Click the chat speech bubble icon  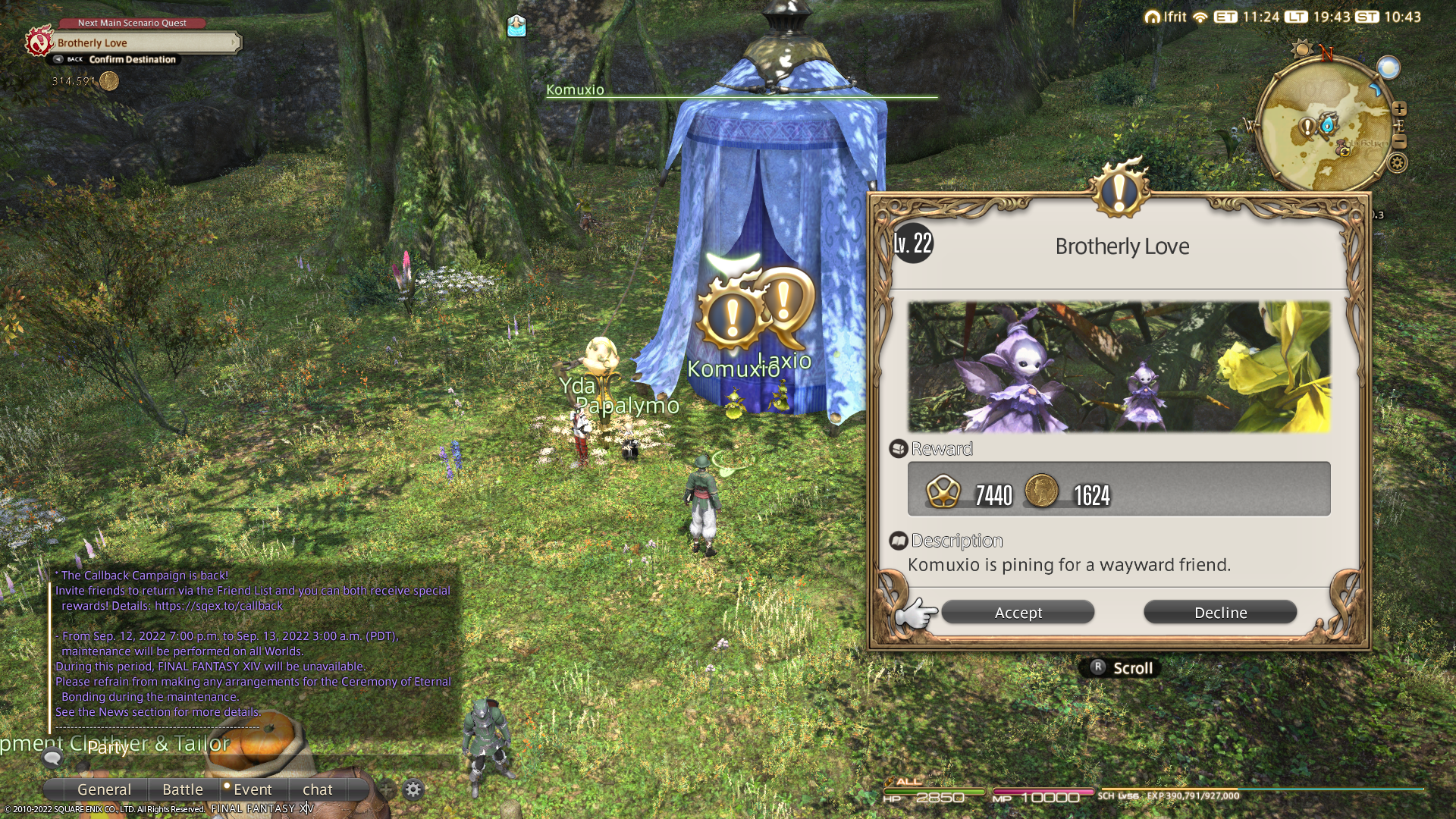coord(52,757)
